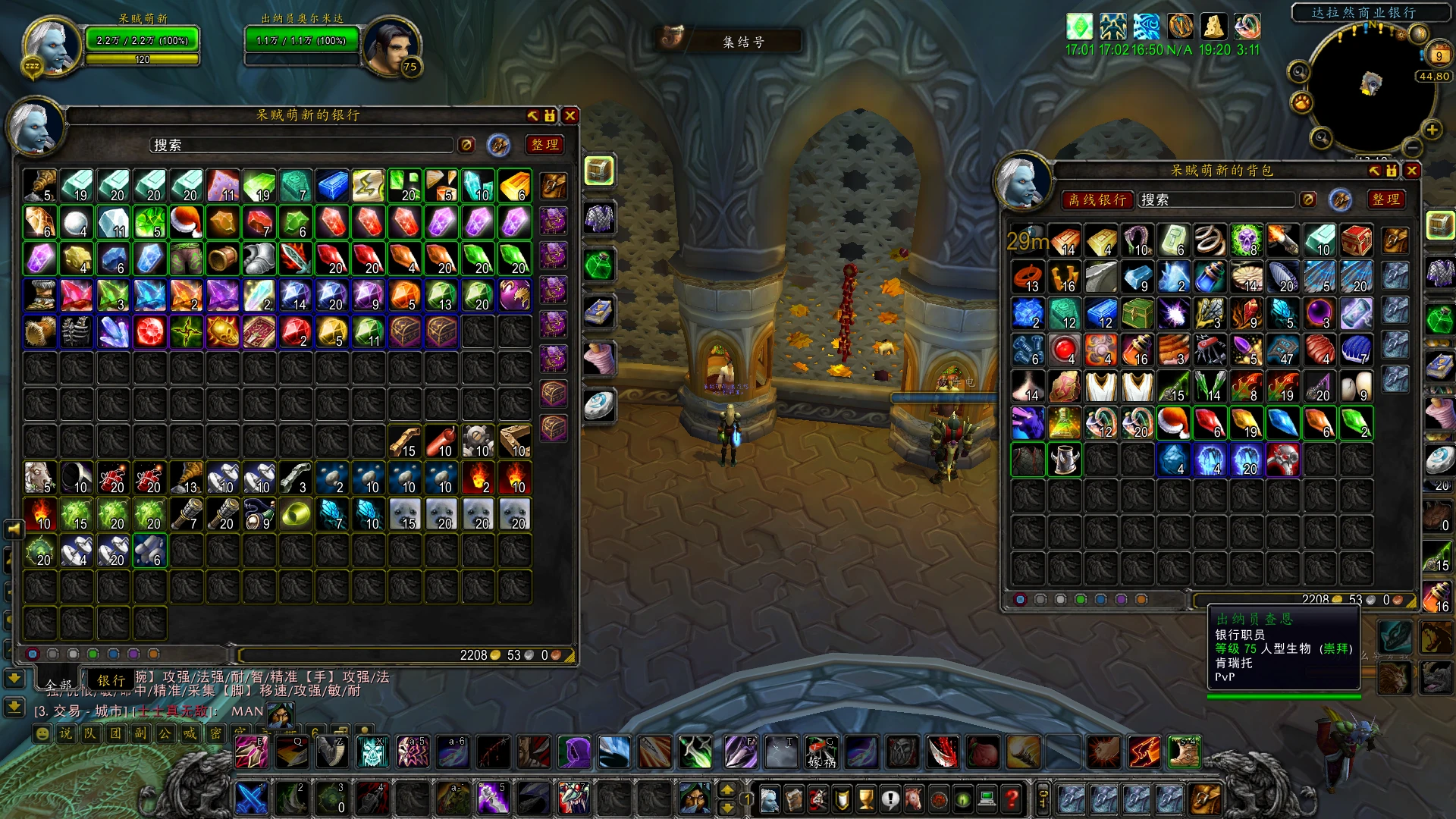Select the white pearl in the bank

(x=77, y=222)
